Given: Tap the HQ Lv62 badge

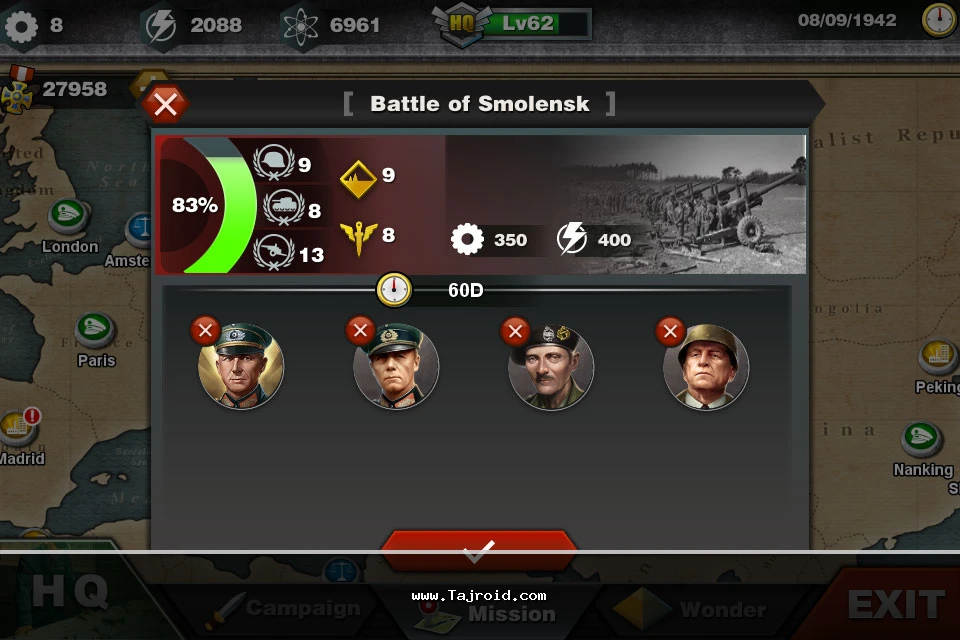Looking at the screenshot, I should point(512,23).
